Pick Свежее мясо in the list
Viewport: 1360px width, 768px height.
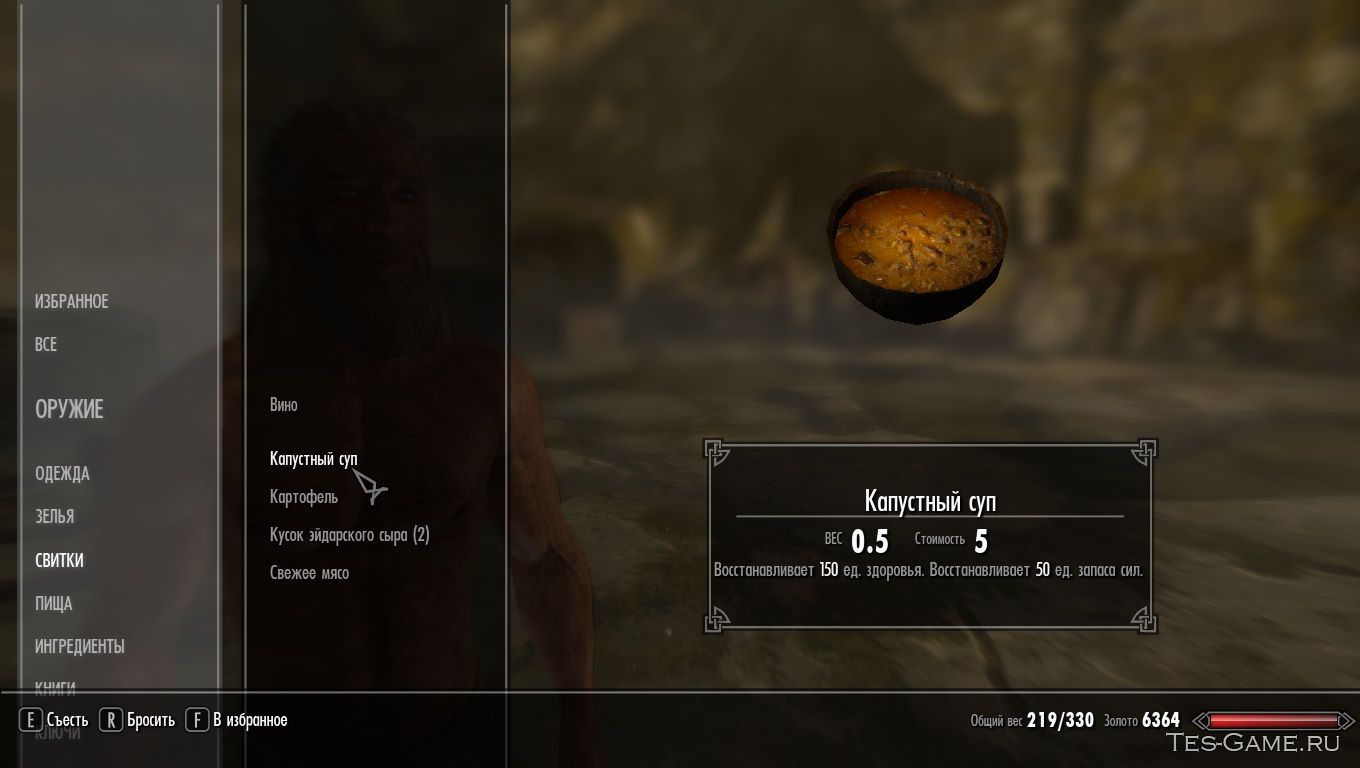(x=309, y=573)
